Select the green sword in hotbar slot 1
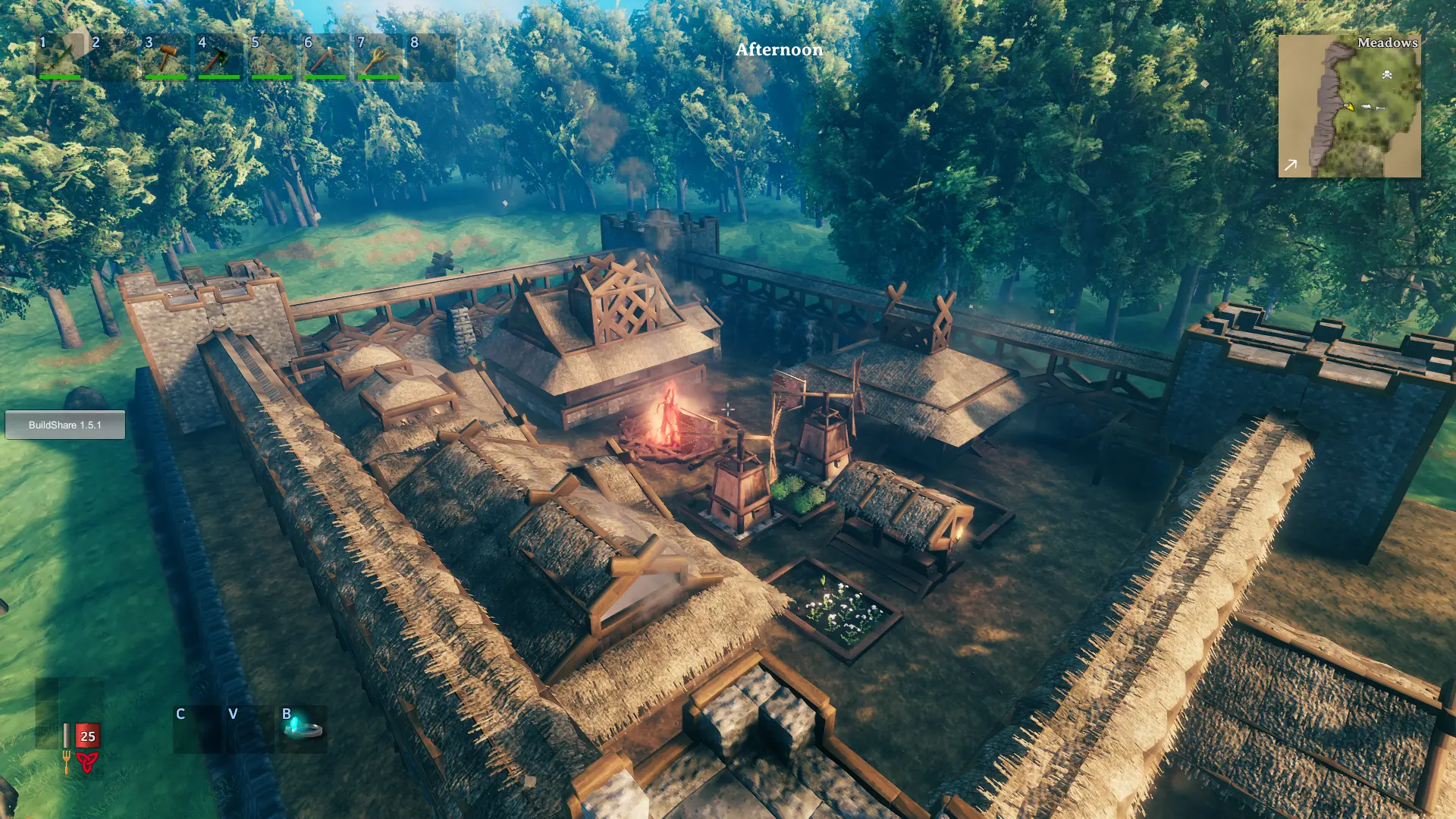 61,58
